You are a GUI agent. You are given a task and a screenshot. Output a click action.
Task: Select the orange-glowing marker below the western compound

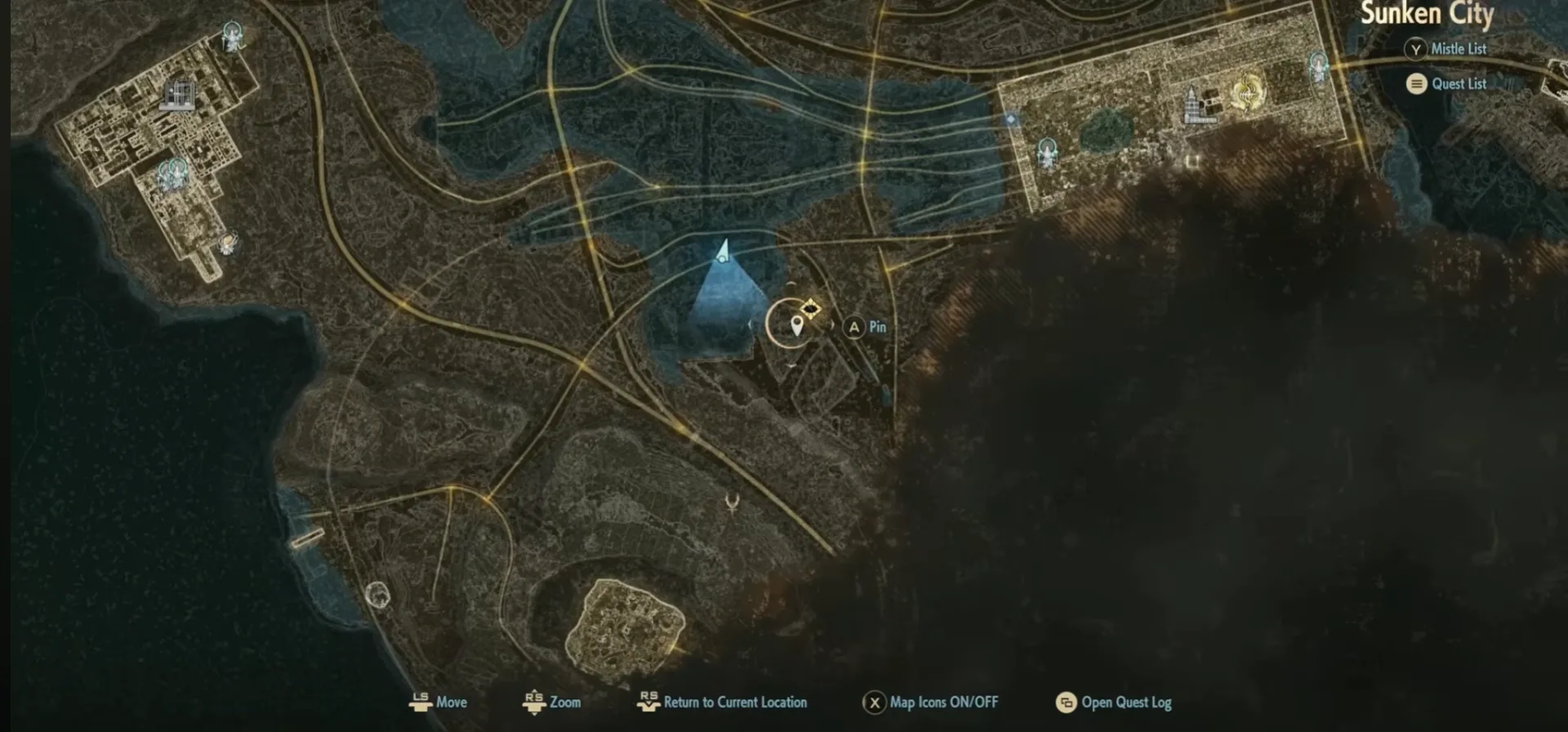click(228, 243)
